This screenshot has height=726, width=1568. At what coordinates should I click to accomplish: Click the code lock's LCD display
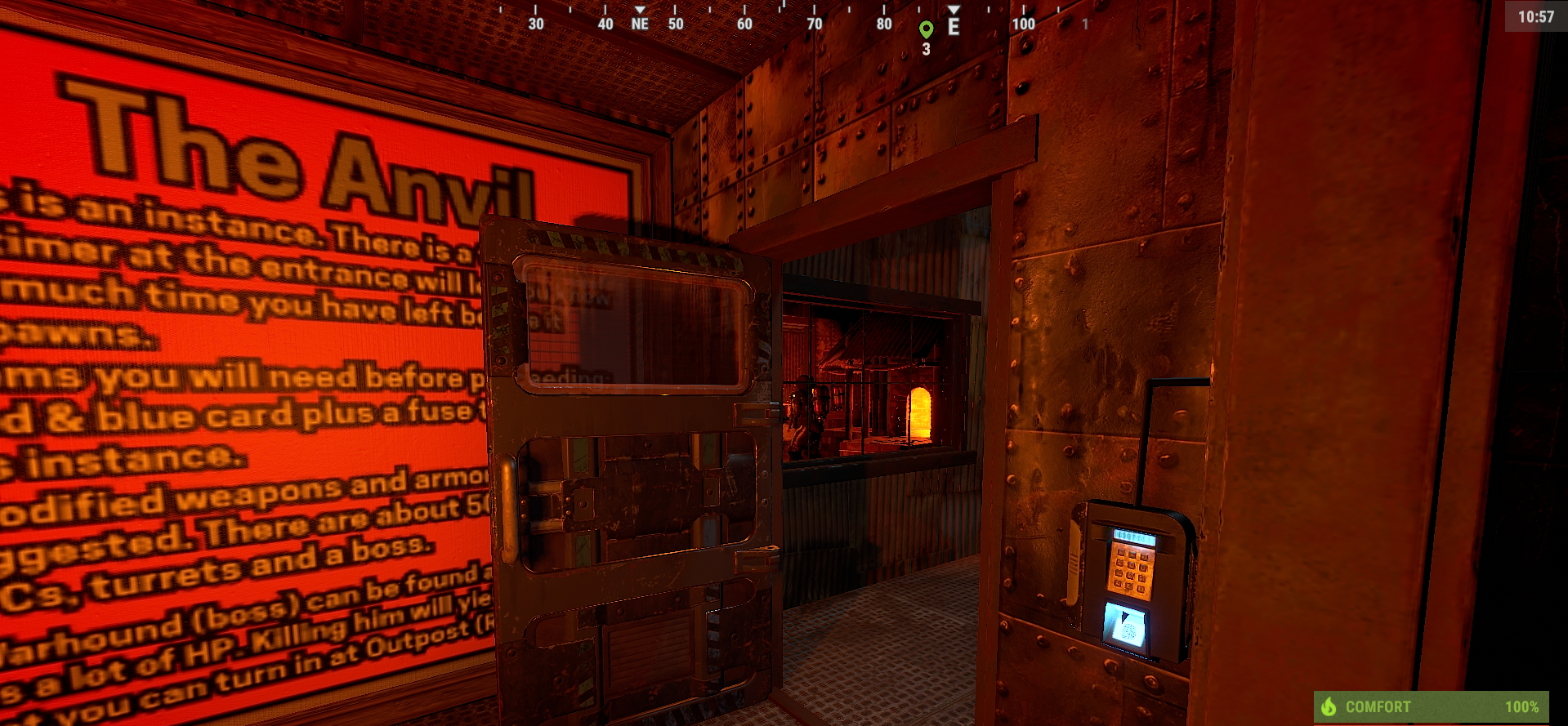click(x=1133, y=535)
